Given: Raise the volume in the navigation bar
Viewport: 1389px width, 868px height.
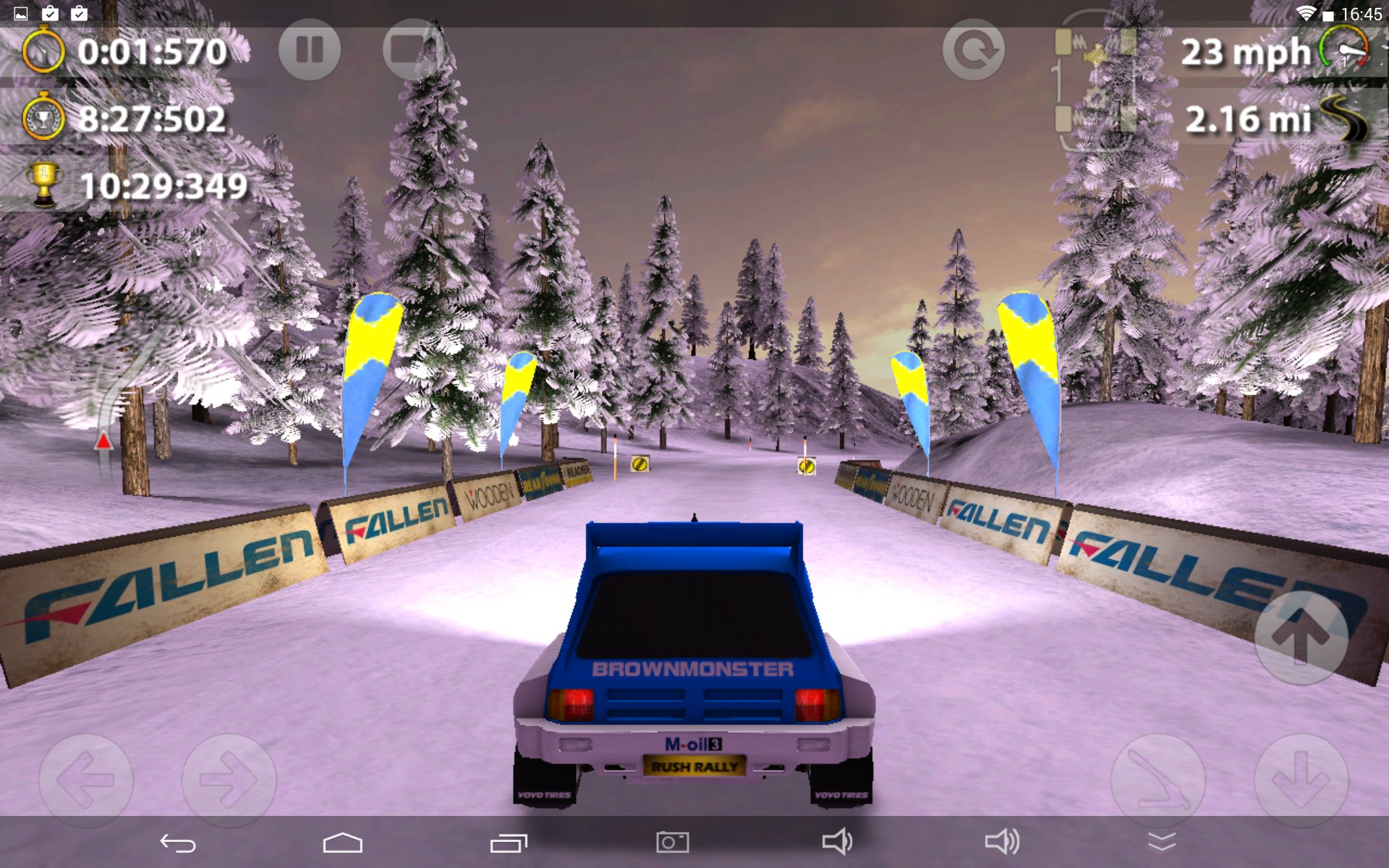Looking at the screenshot, I should click(1002, 842).
